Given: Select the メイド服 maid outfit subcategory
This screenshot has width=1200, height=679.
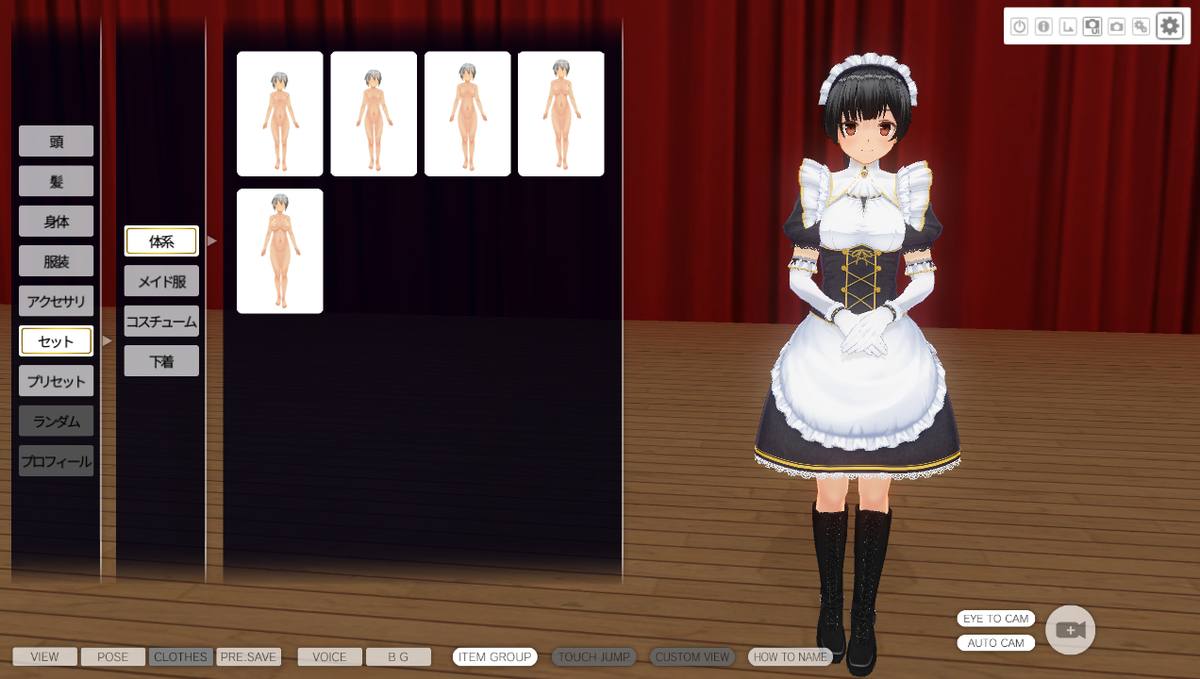Looking at the screenshot, I should tap(161, 281).
